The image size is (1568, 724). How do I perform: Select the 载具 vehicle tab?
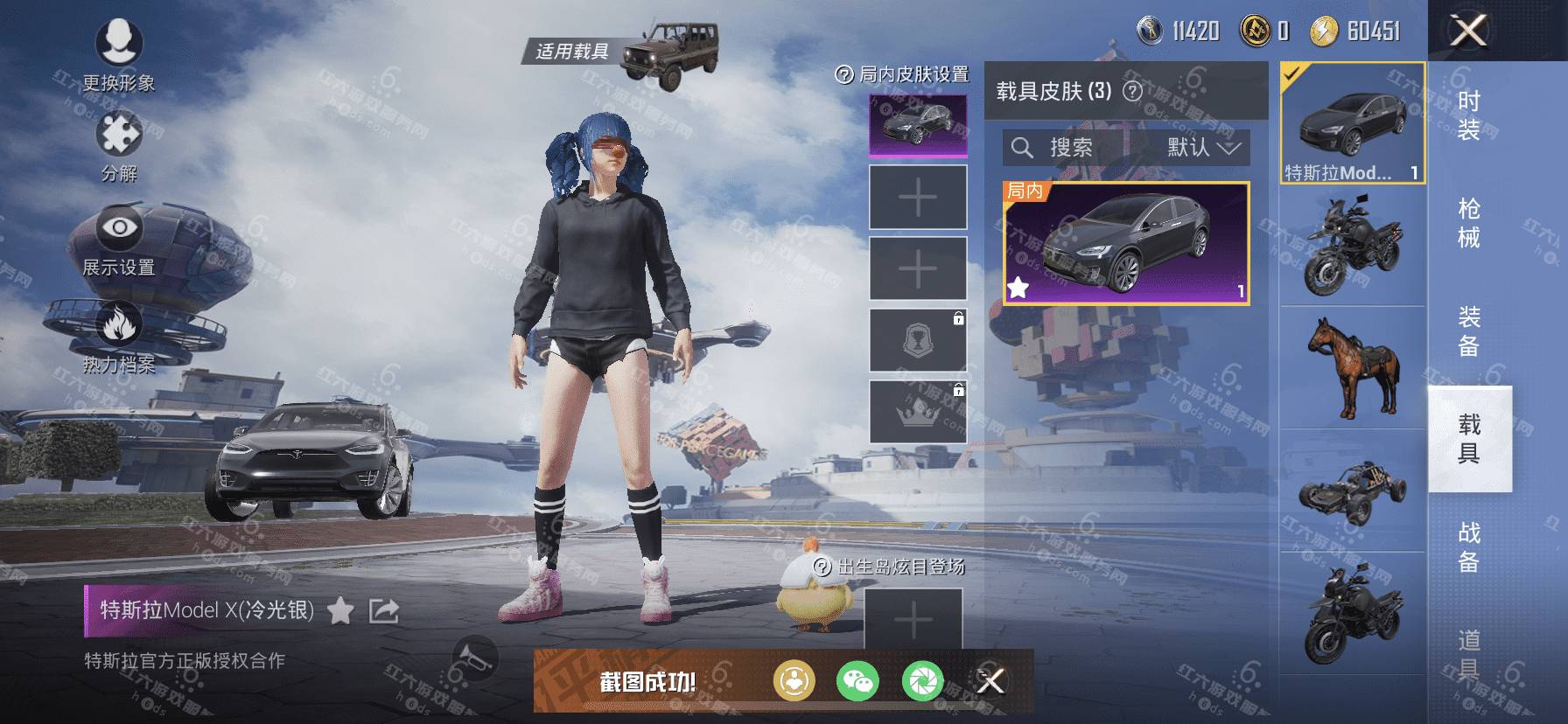[1469, 438]
